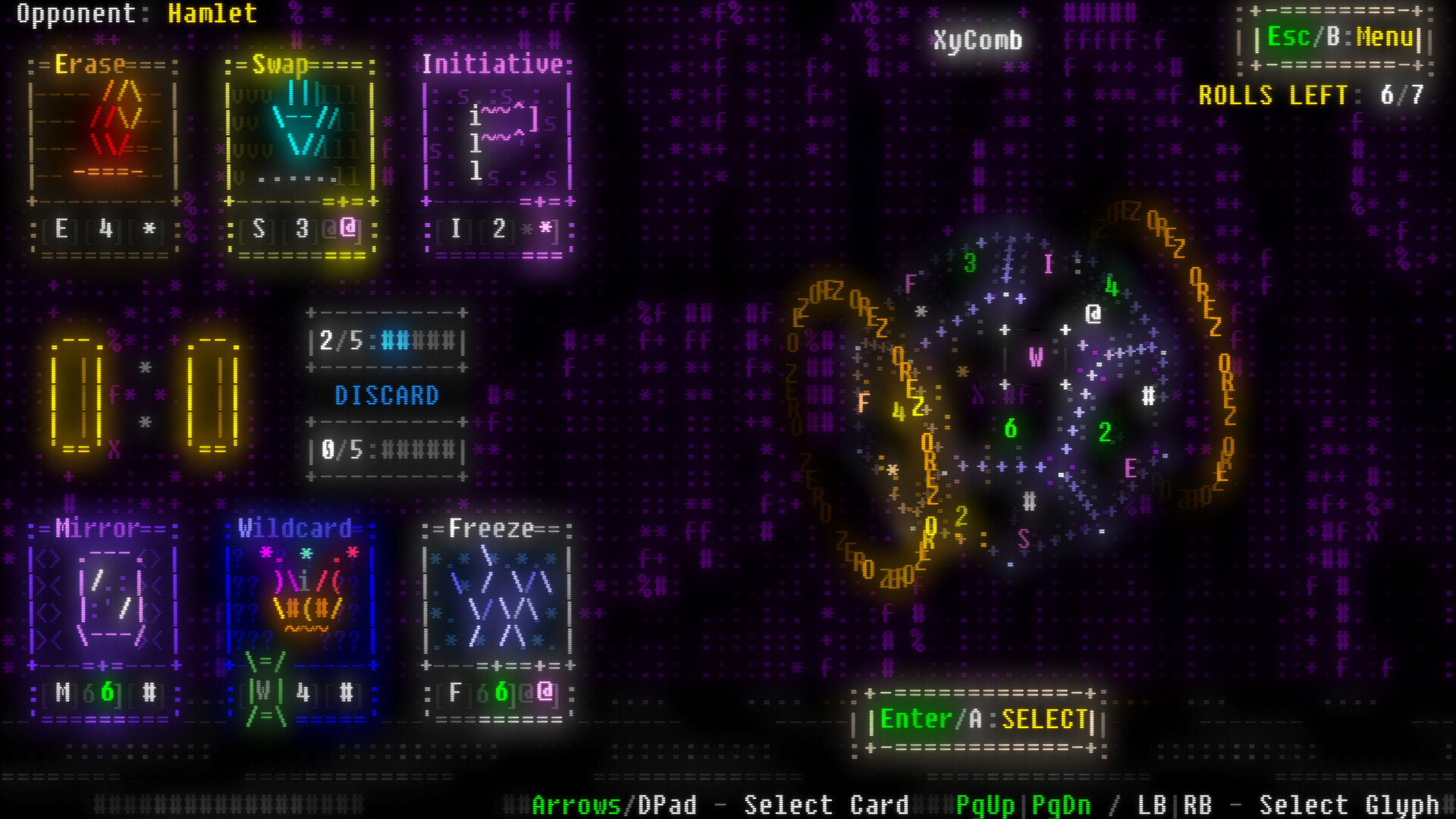Click the XyComb title label
The width and height of the screenshot is (1456, 819).
[x=977, y=41]
